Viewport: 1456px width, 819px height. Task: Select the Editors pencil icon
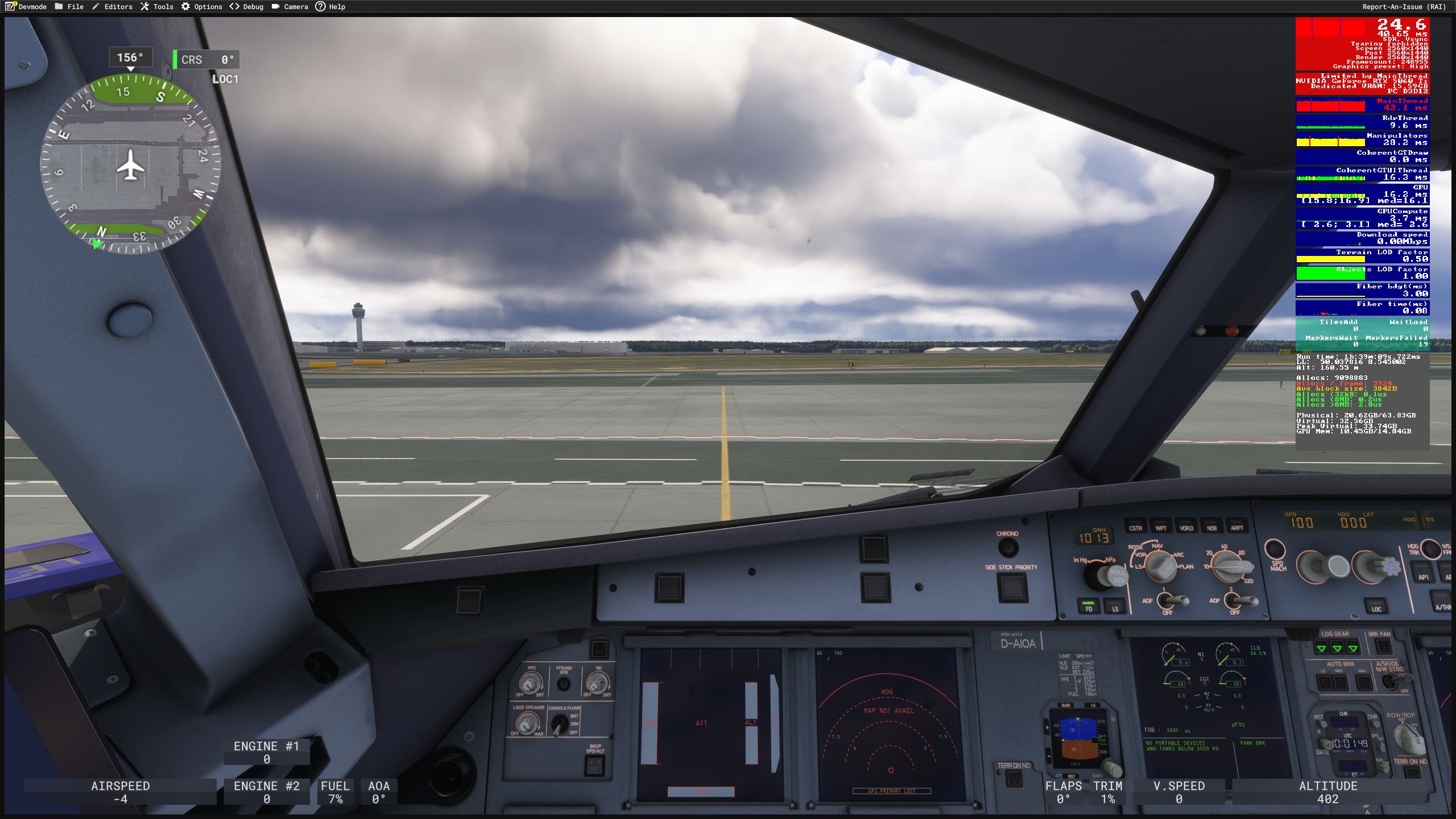pos(94,6)
